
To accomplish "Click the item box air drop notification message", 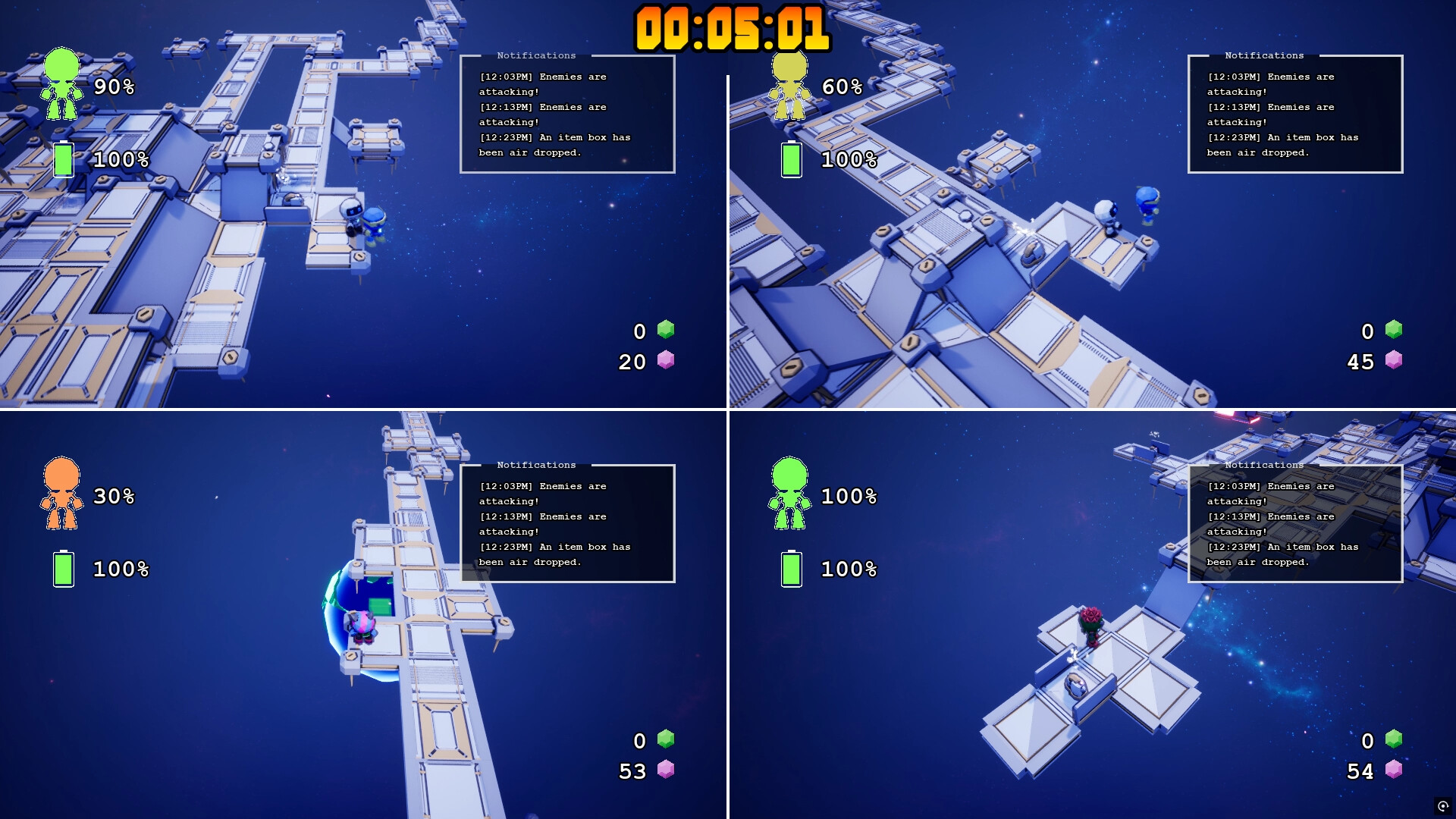I will [554, 145].
